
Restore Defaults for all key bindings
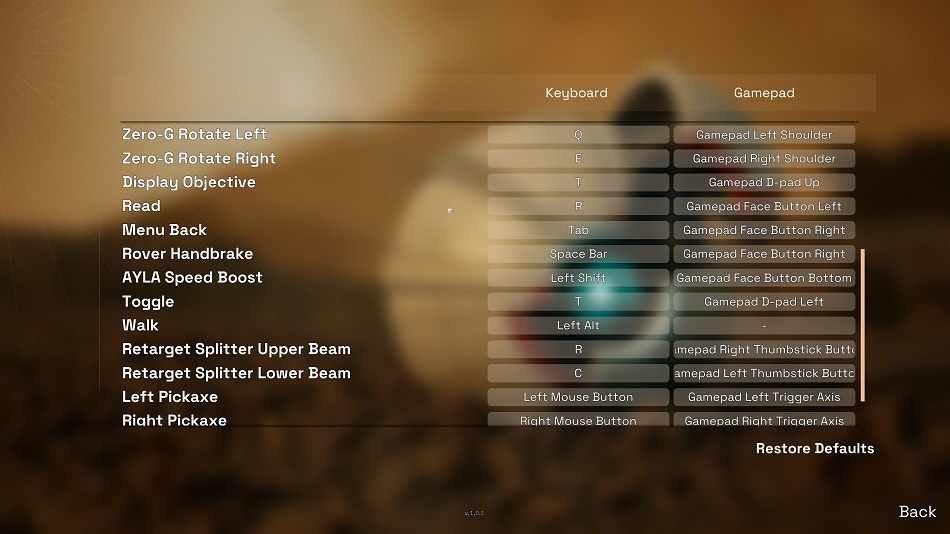coord(814,449)
